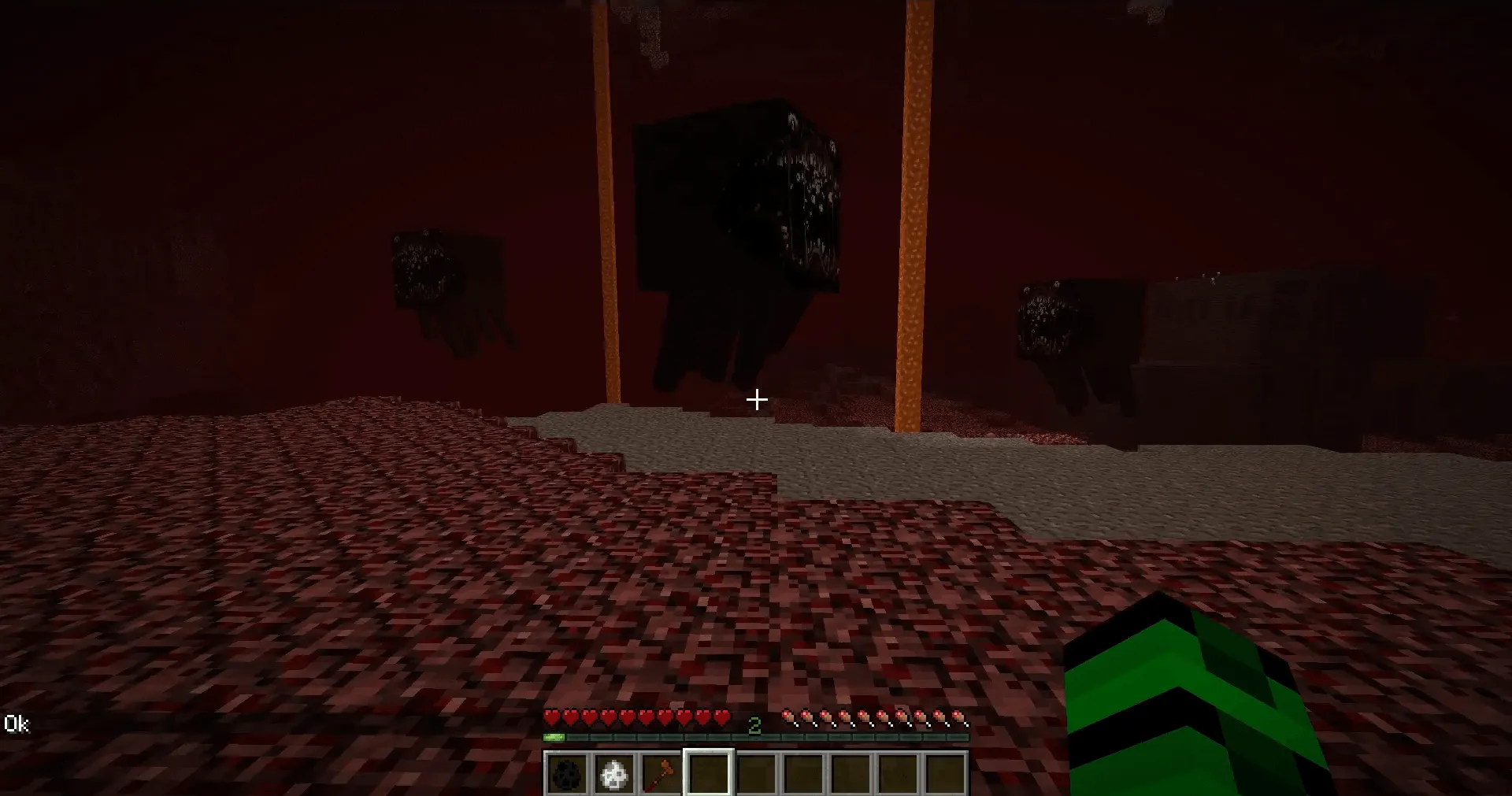Select the fire charge in hotbar slot one
Image resolution: width=1512 pixels, height=796 pixels.
pos(565,775)
